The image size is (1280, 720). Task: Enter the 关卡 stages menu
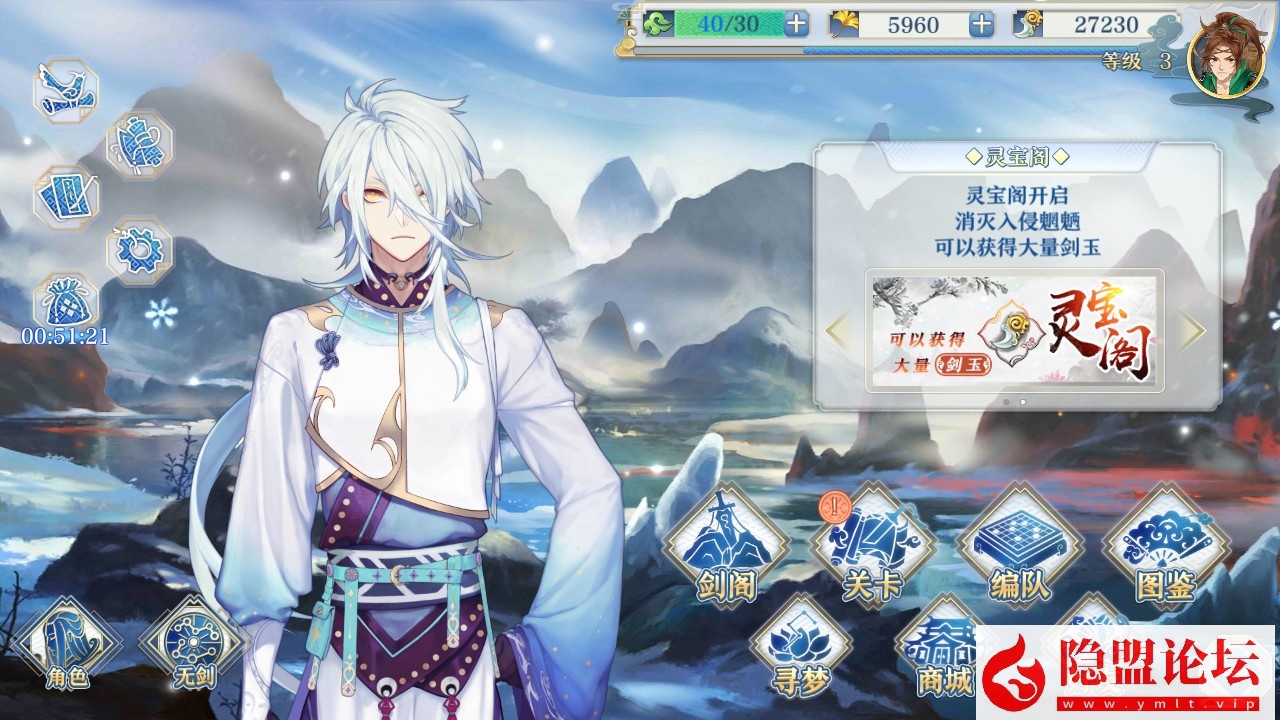click(x=872, y=545)
